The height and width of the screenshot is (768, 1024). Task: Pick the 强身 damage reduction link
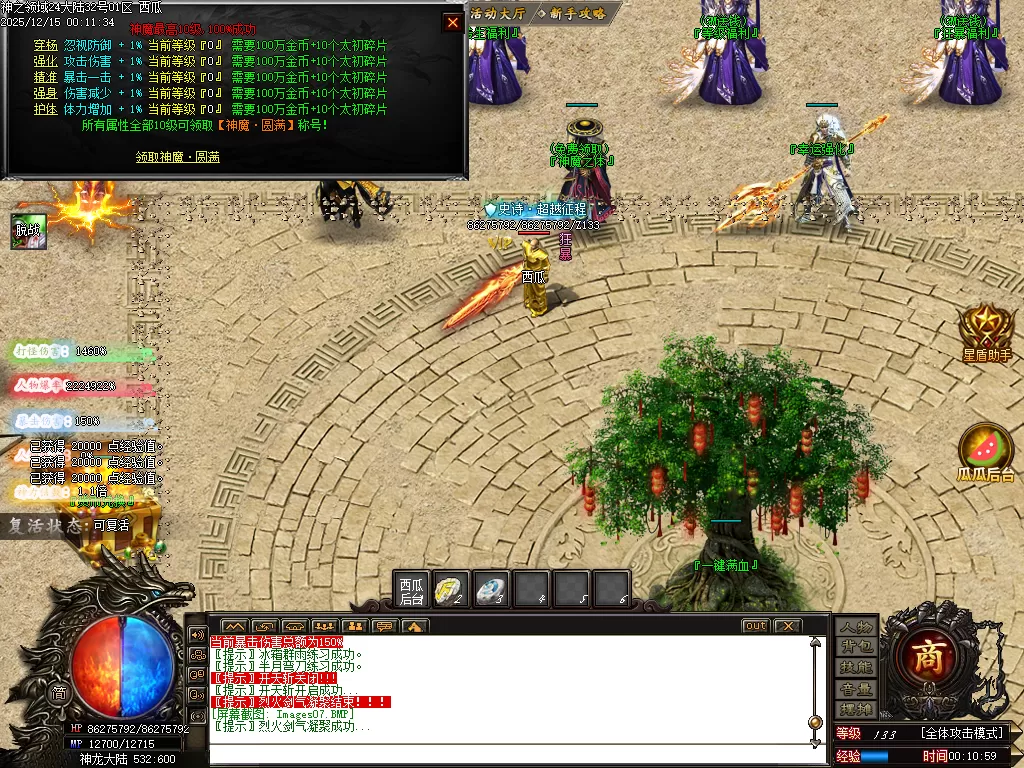click(x=46, y=93)
